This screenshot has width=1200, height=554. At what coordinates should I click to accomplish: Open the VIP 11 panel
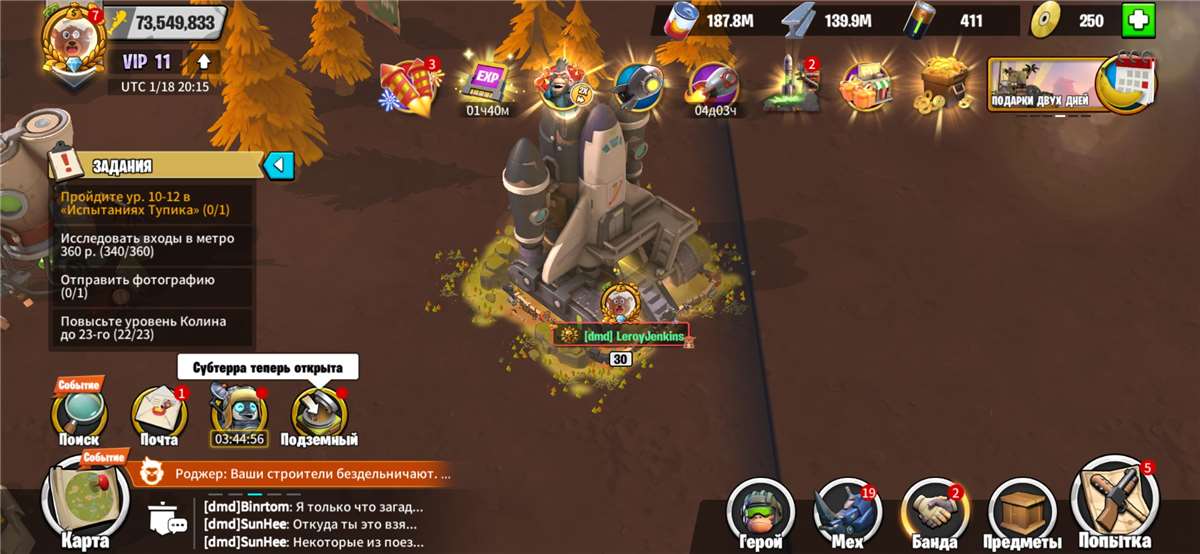pyautogui.click(x=147, y=62)
